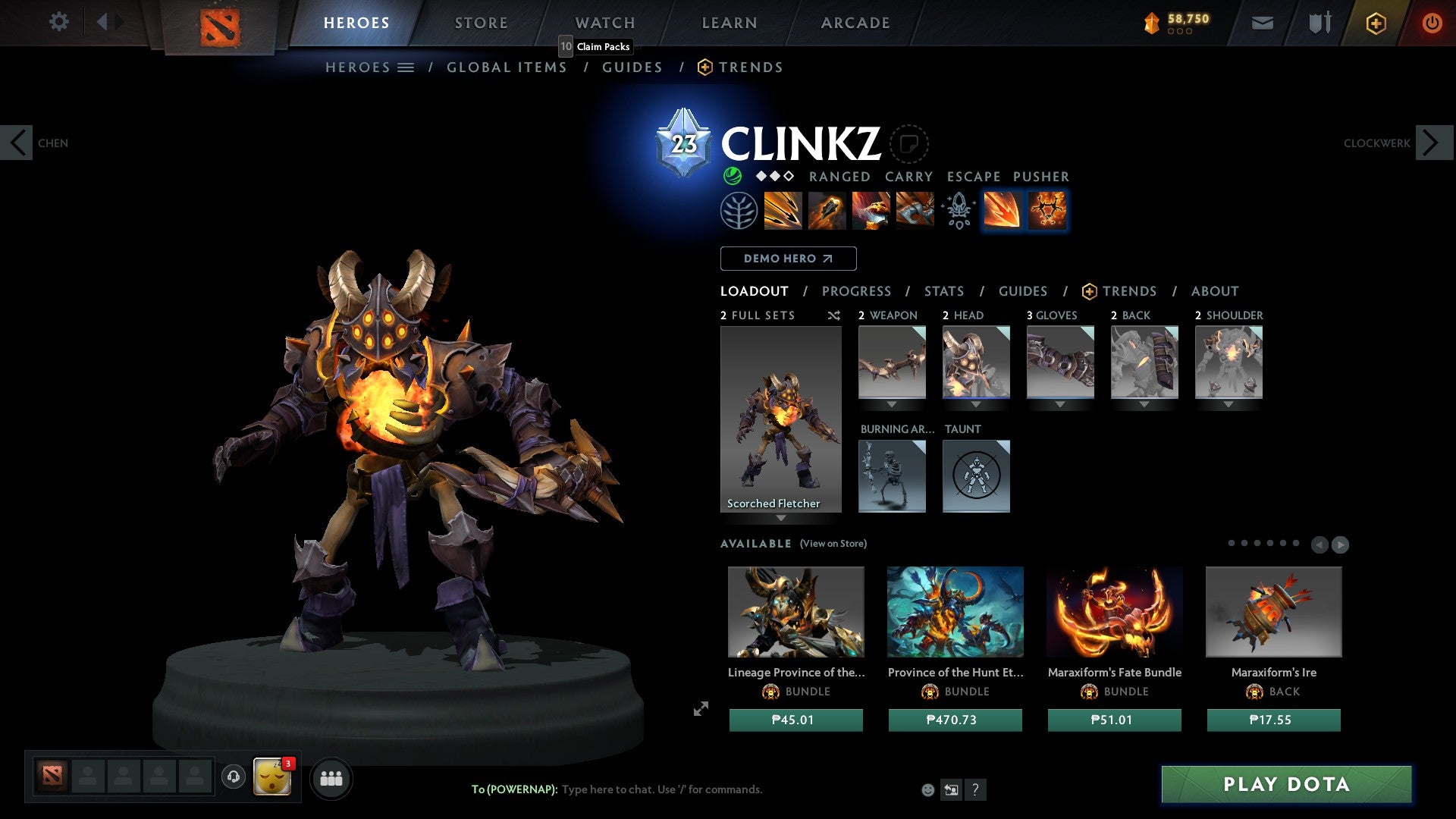Open the friends list icon bottom right
Viewport: 1456px width, 819px height.
(331, 778)
